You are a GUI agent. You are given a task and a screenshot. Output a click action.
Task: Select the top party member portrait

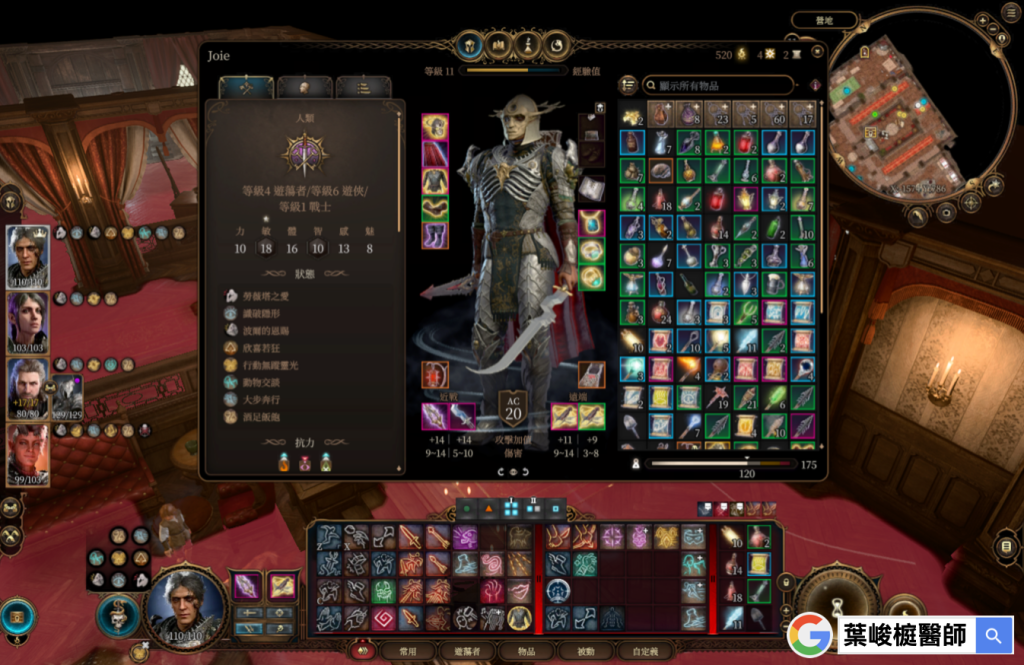pyautogui.click(x=28, y=256)
